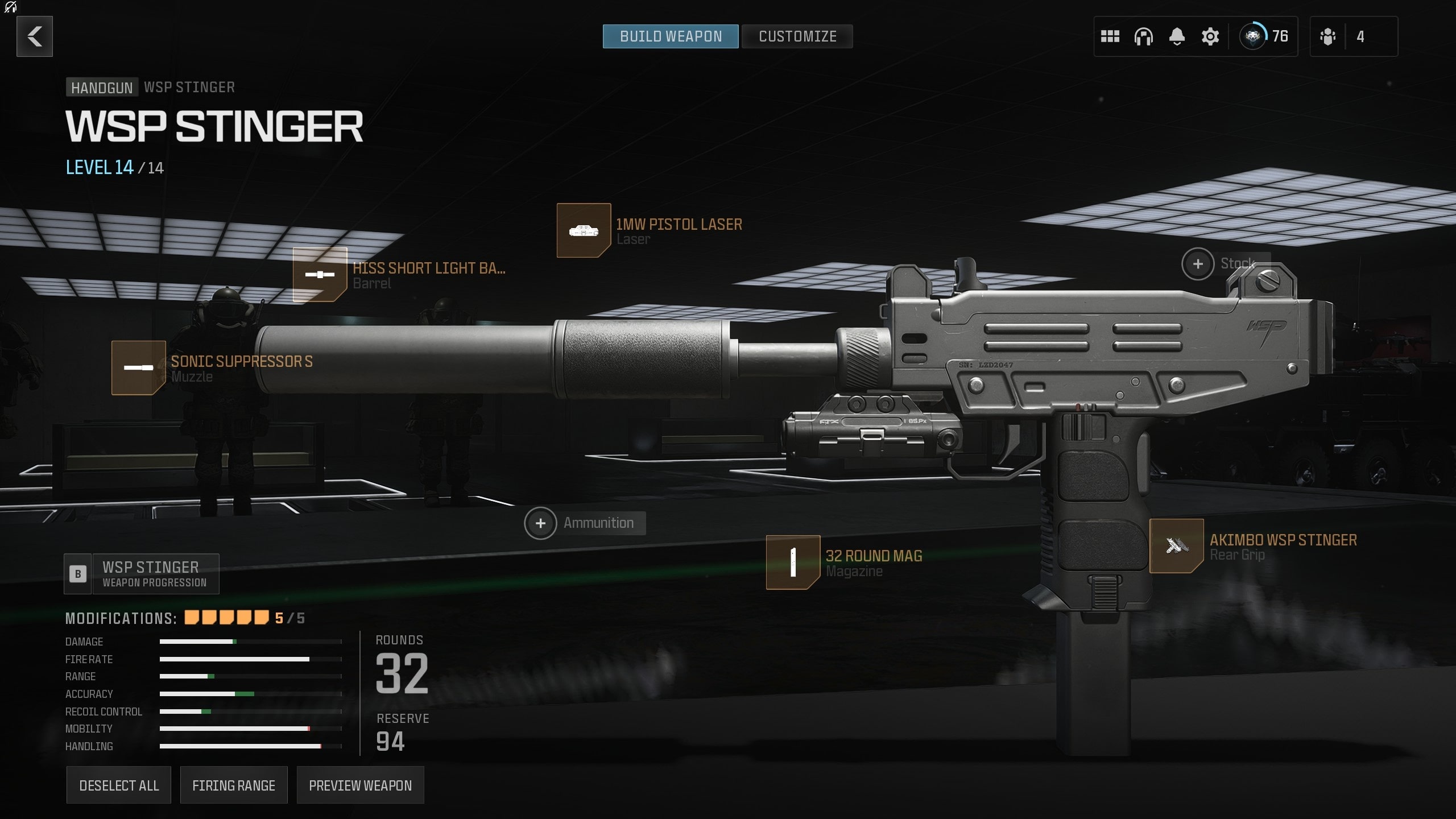Open voice chat headset icon
Screen dimensions: 1456x819
1143,36
